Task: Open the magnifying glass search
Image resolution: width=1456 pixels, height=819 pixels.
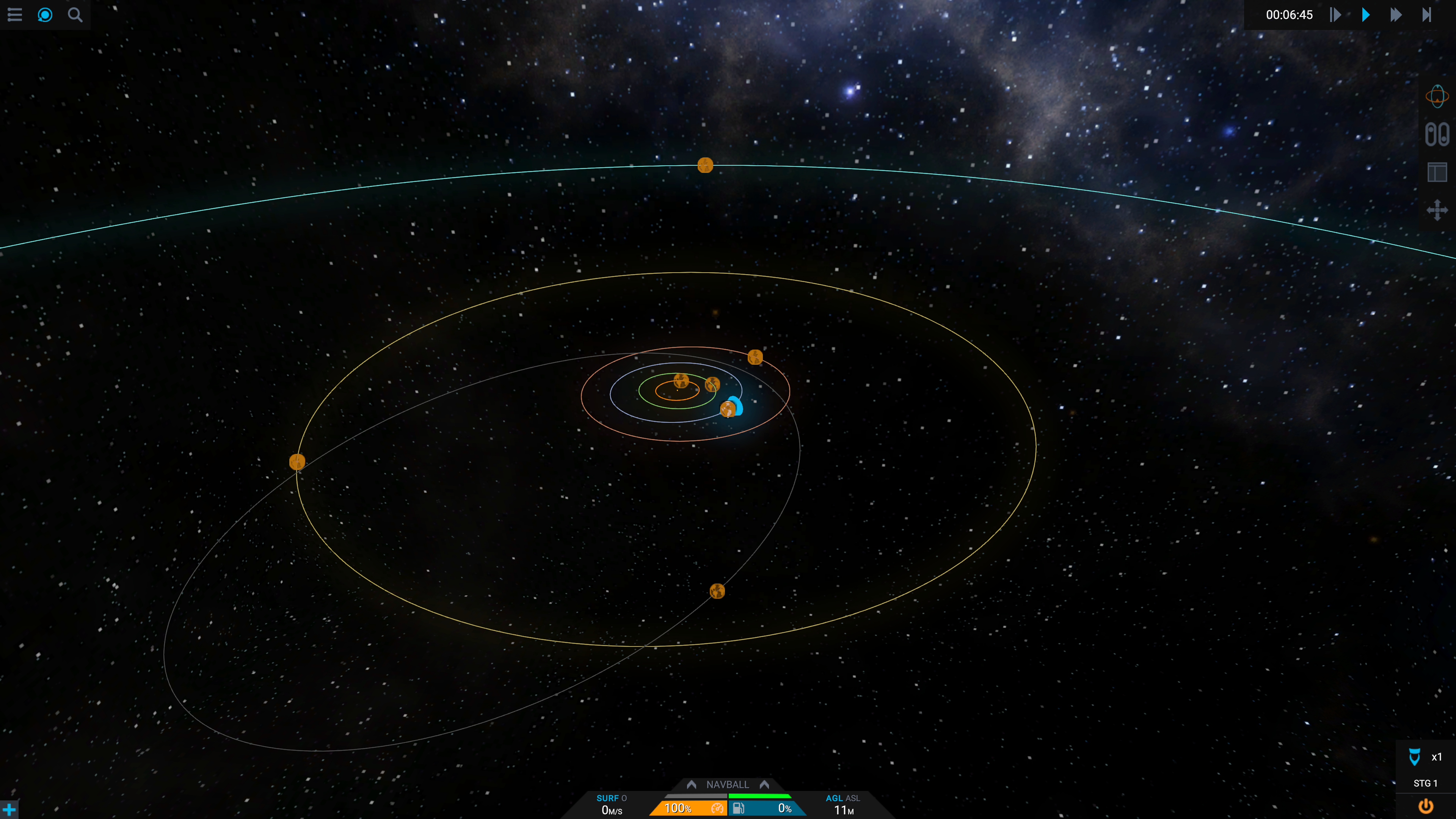Action: click(75, 15)
